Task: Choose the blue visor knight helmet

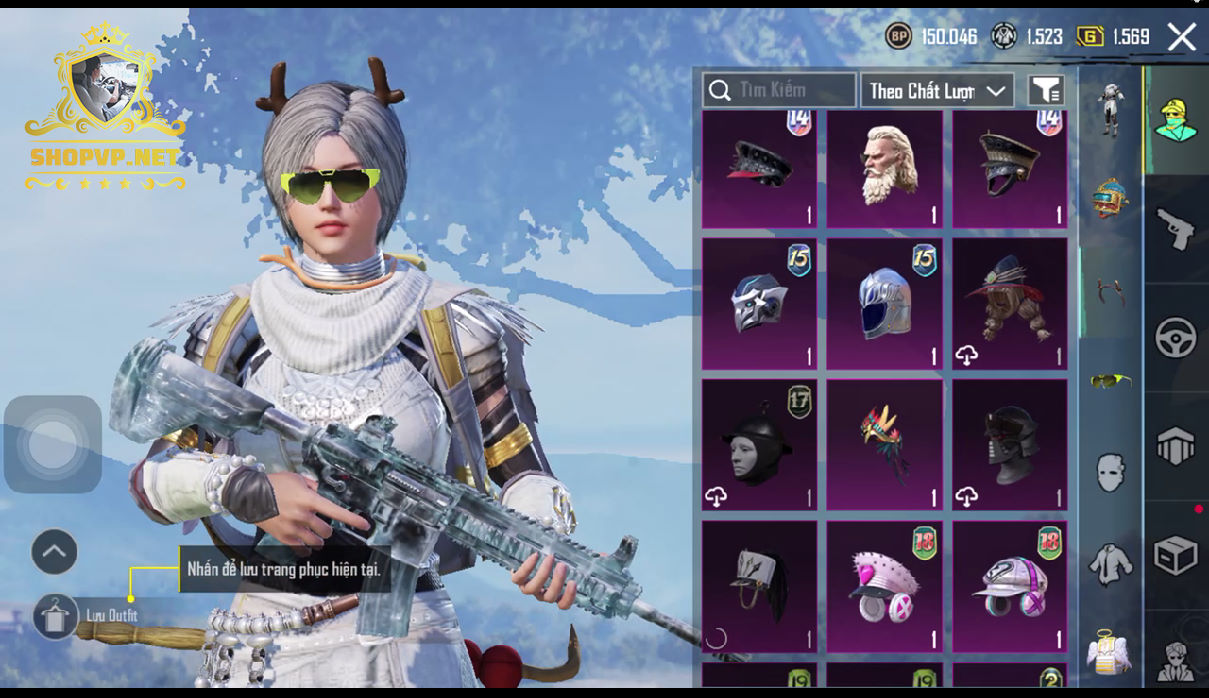Action: pos(884,303)
